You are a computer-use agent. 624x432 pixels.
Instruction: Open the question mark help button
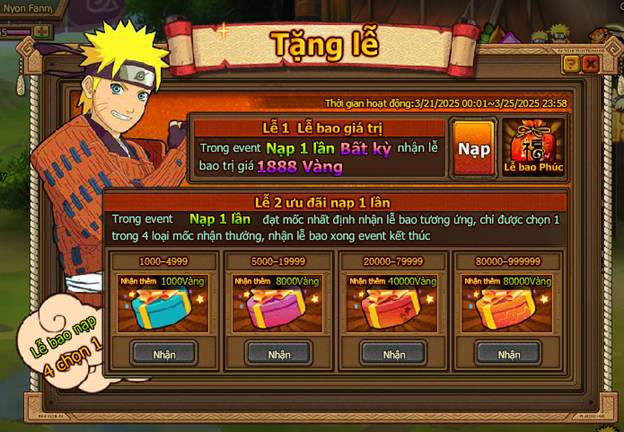pos(571,64)
